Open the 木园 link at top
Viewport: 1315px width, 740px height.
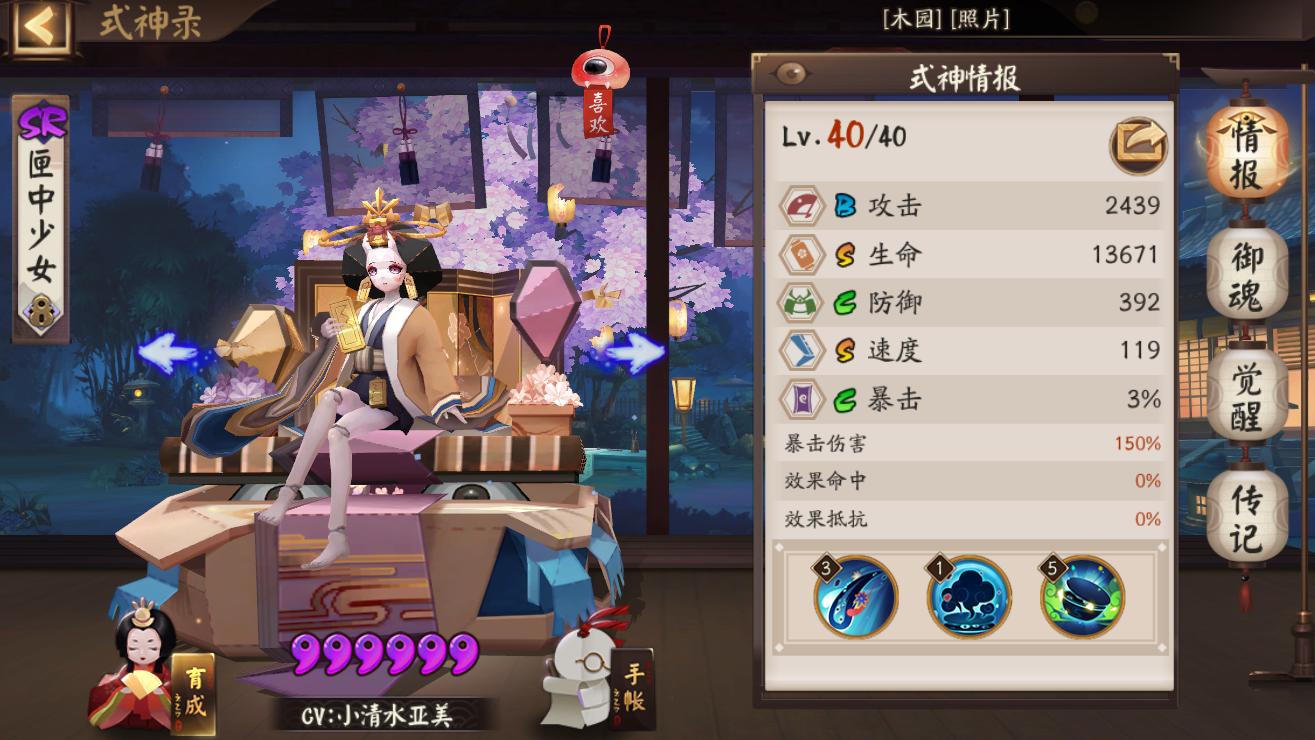908,19
